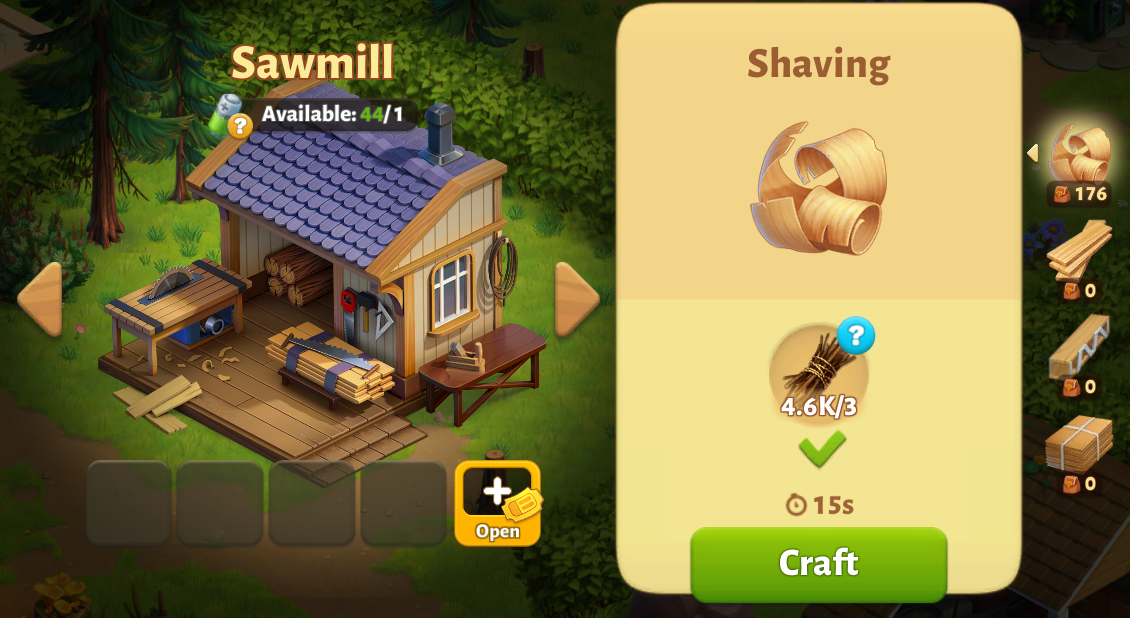Go to the next building
The width and height of the screenshot is (1130, 618).
point(577,299)
